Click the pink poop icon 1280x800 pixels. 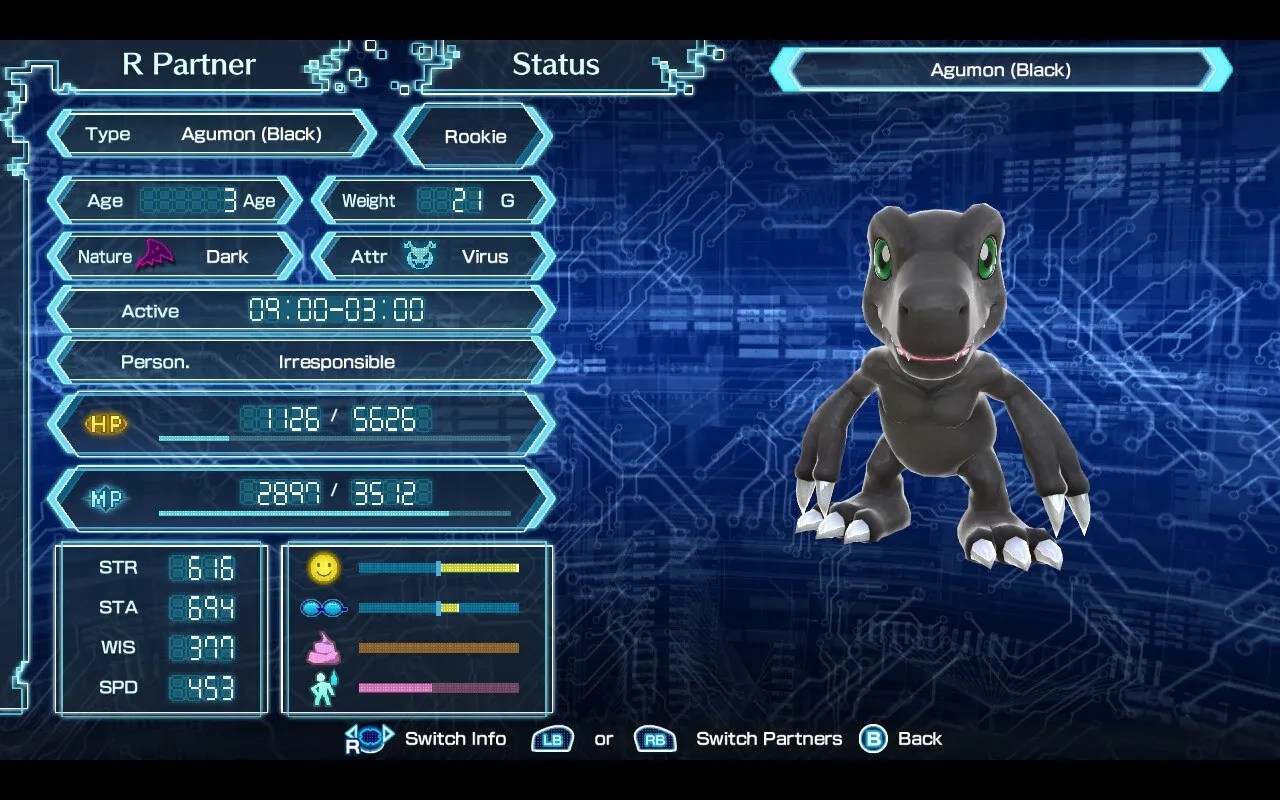322,647
